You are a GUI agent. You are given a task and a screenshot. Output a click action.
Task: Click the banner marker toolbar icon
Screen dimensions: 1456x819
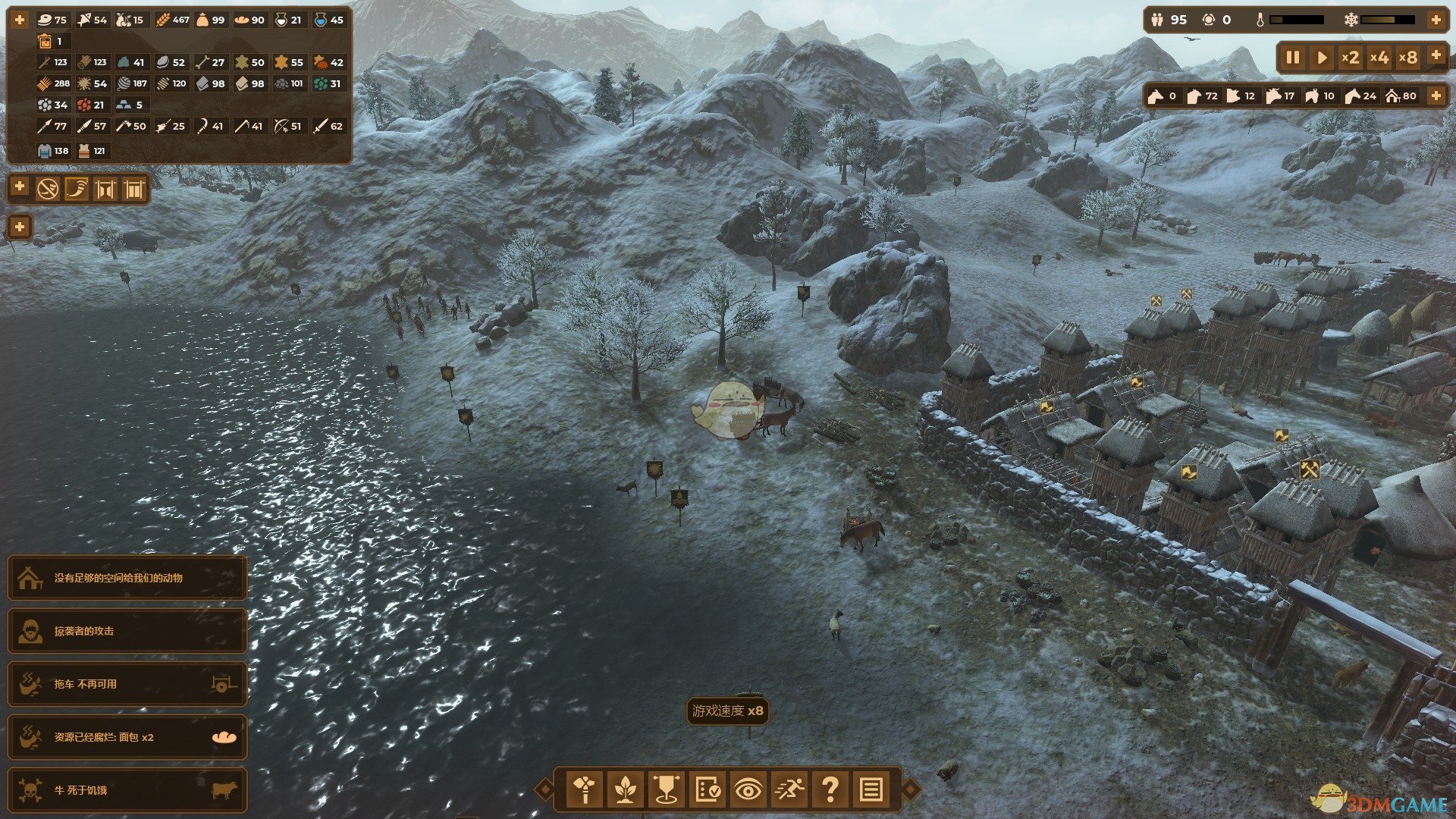pos(666,789)
